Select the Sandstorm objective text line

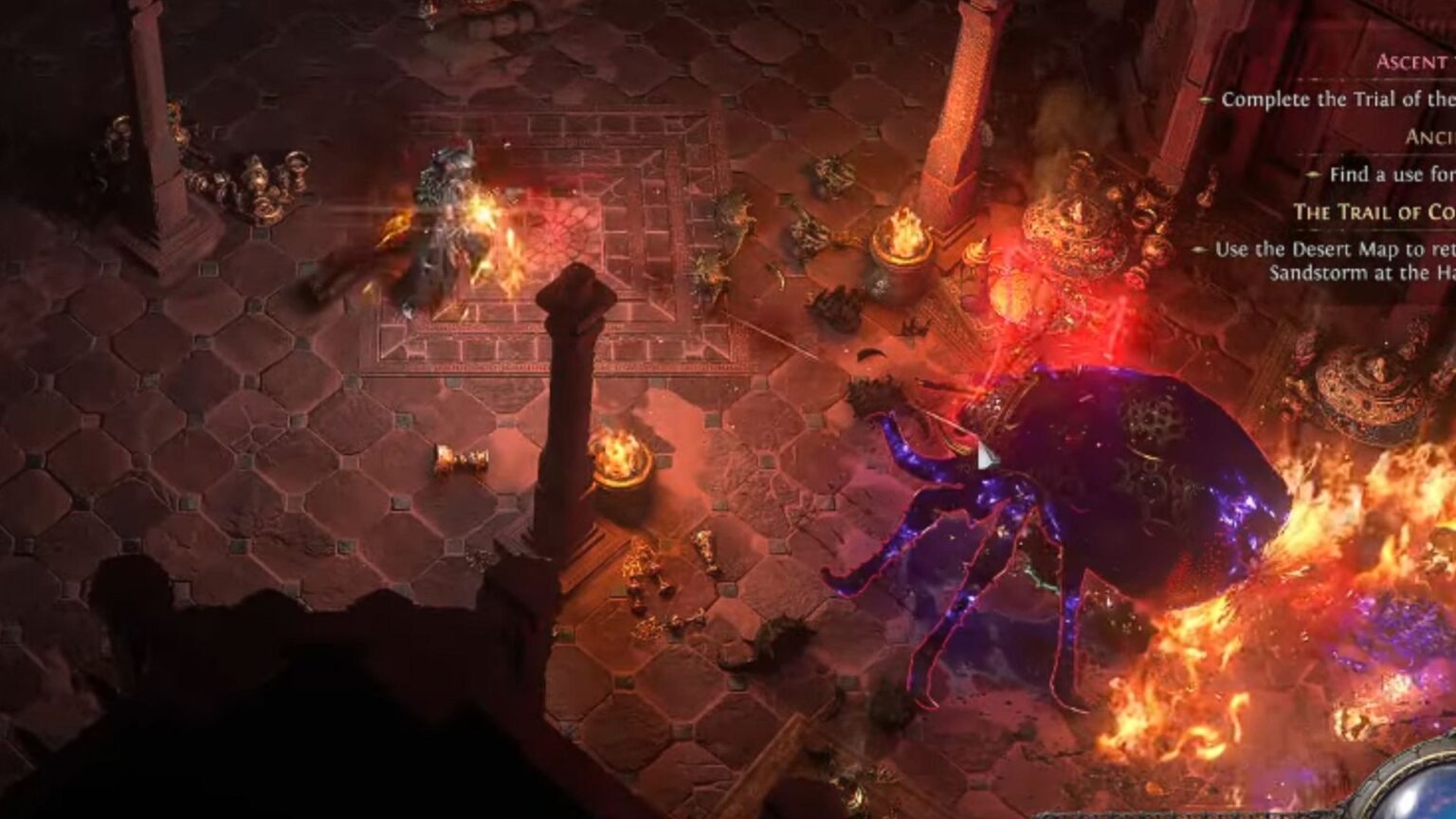1356,270
